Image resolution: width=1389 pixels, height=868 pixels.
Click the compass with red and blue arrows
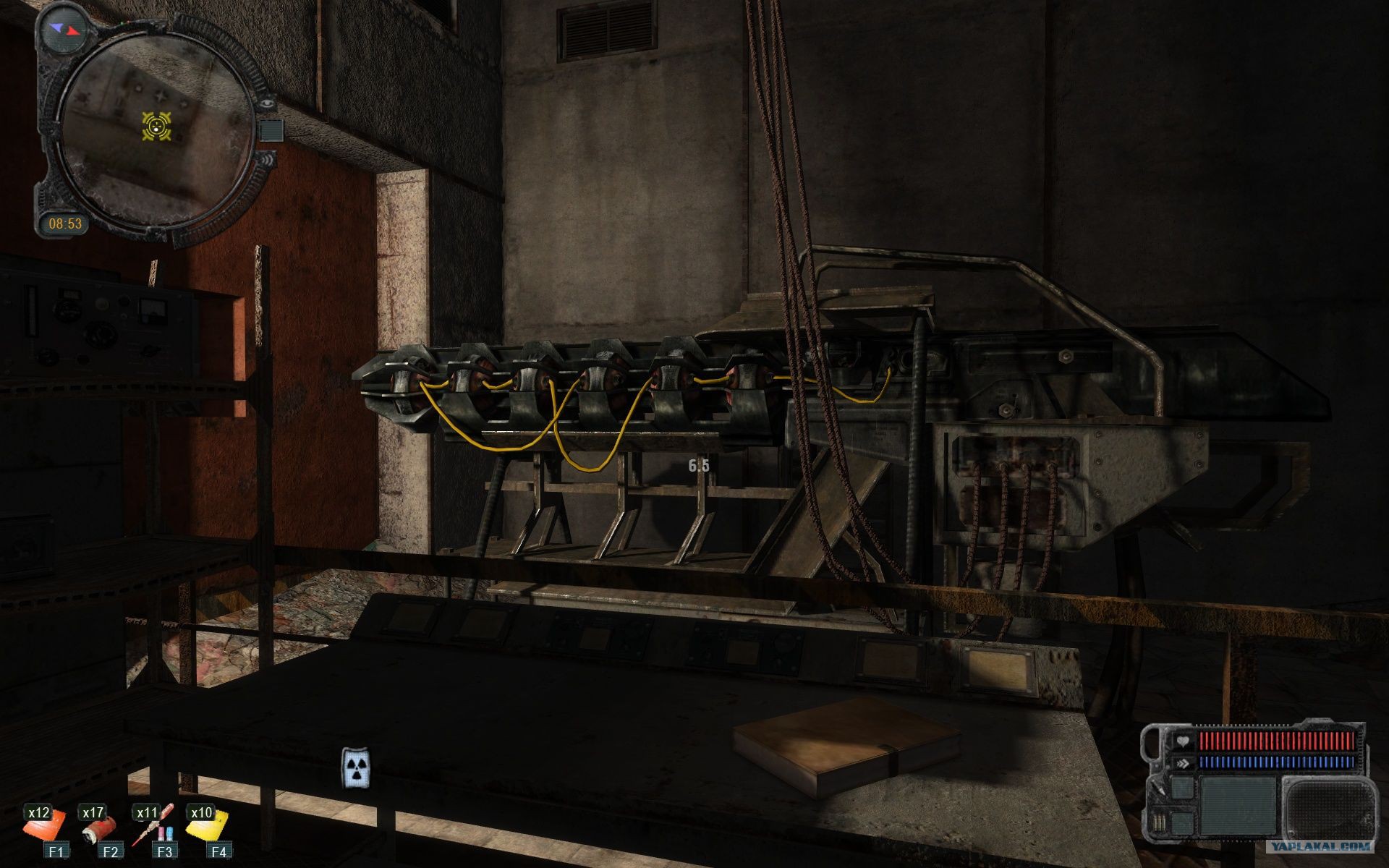point(64,30)
